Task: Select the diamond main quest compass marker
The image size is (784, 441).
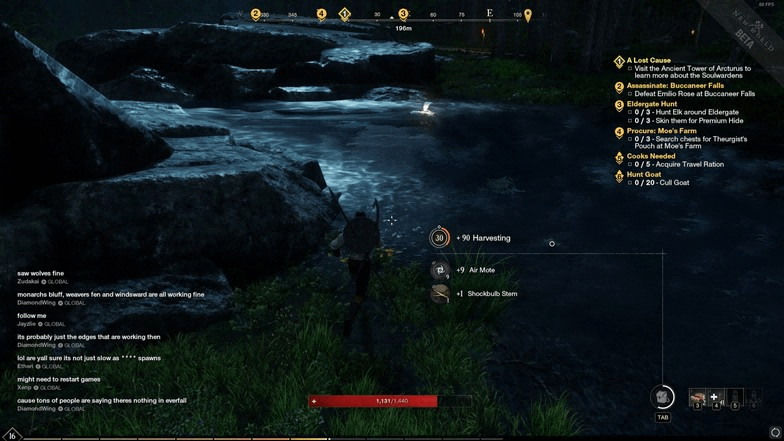Action: (x=344, y=14)
